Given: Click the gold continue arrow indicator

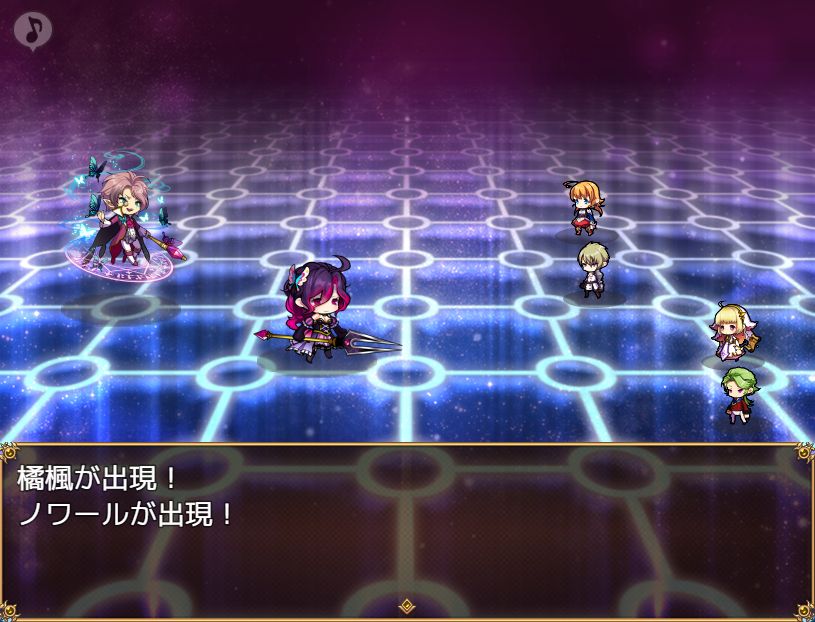Looking at the screenshot, I should (407, 606).
